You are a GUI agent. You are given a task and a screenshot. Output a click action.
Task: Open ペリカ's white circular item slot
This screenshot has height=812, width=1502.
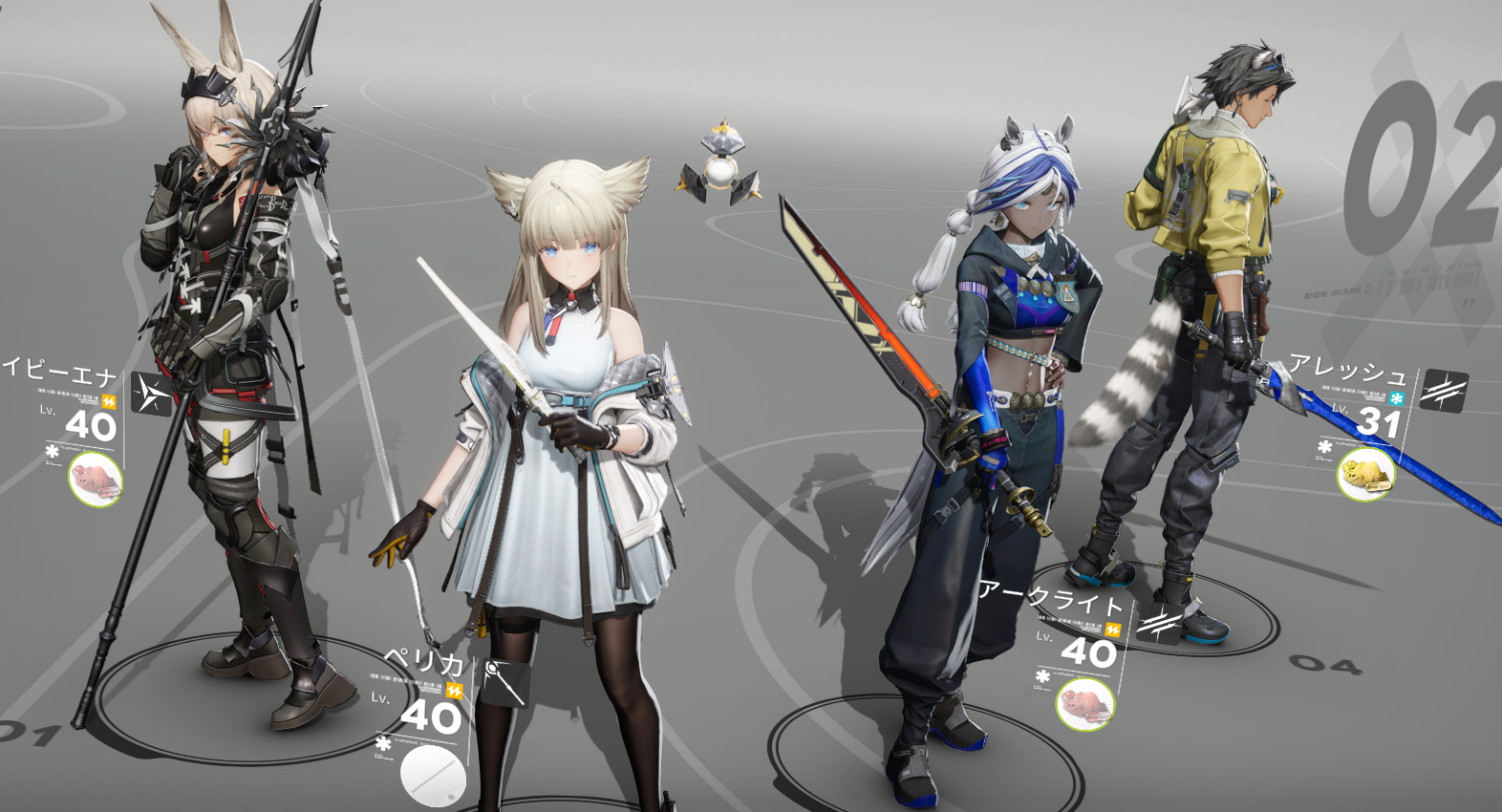(x=433, y=776)
